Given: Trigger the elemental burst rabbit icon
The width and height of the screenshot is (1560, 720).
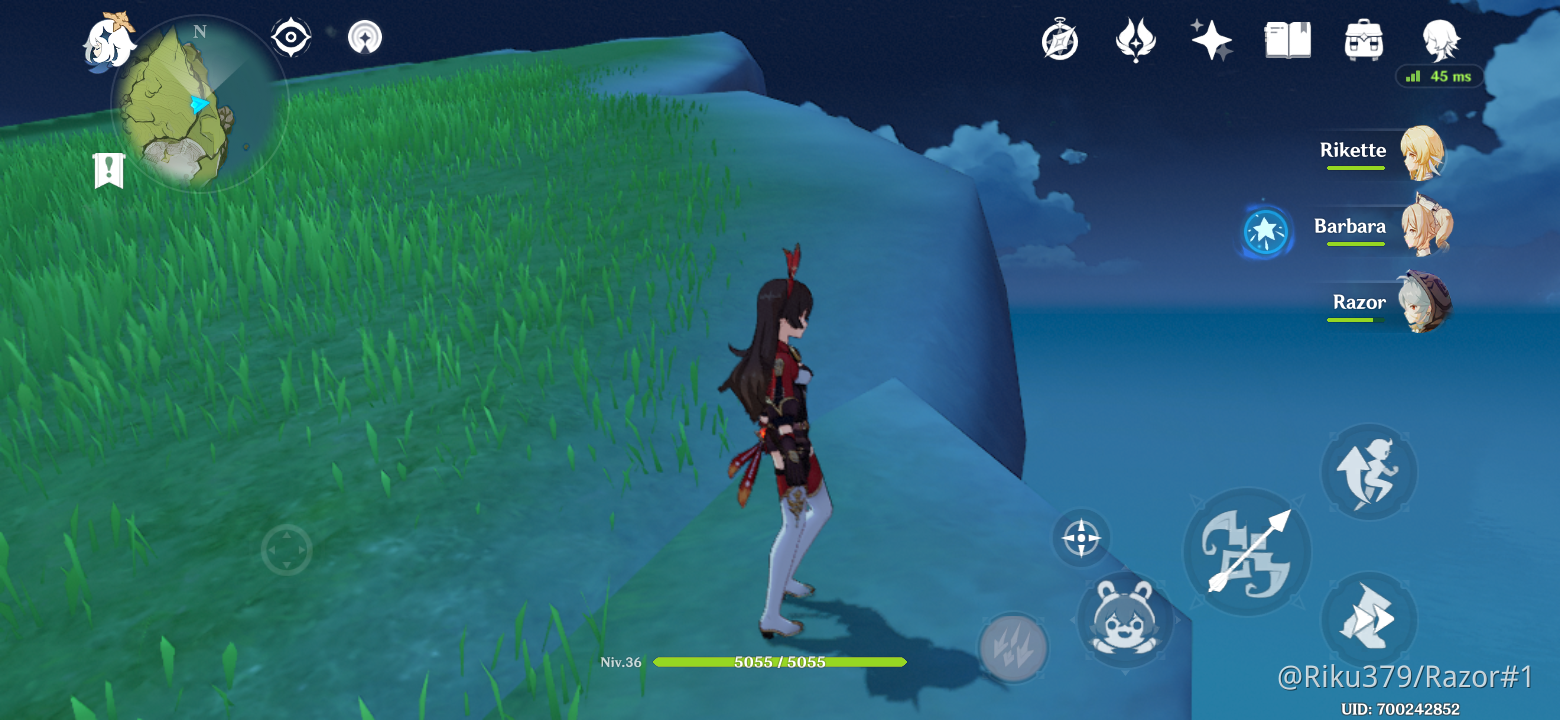Looking at the screenshot, I should pos(1013,650).
